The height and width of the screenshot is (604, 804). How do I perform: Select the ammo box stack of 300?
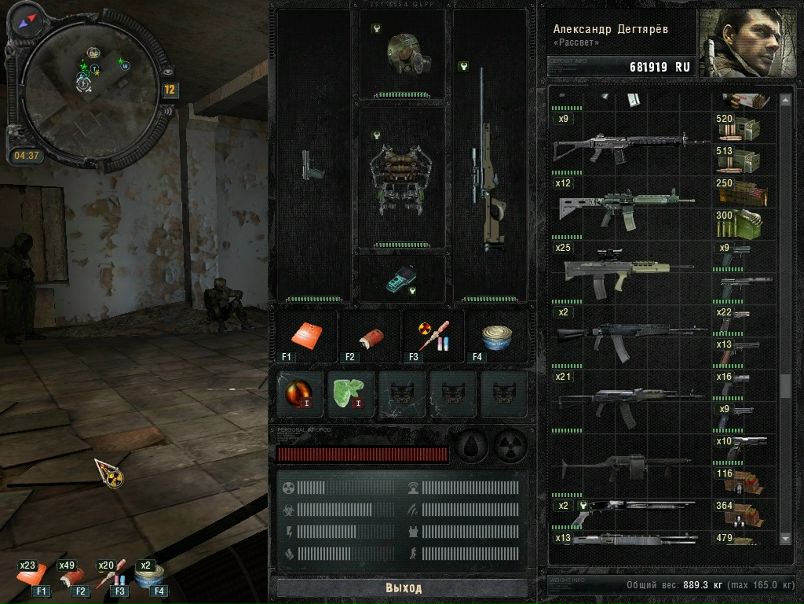pyautogui.click(x=740, y=222)
